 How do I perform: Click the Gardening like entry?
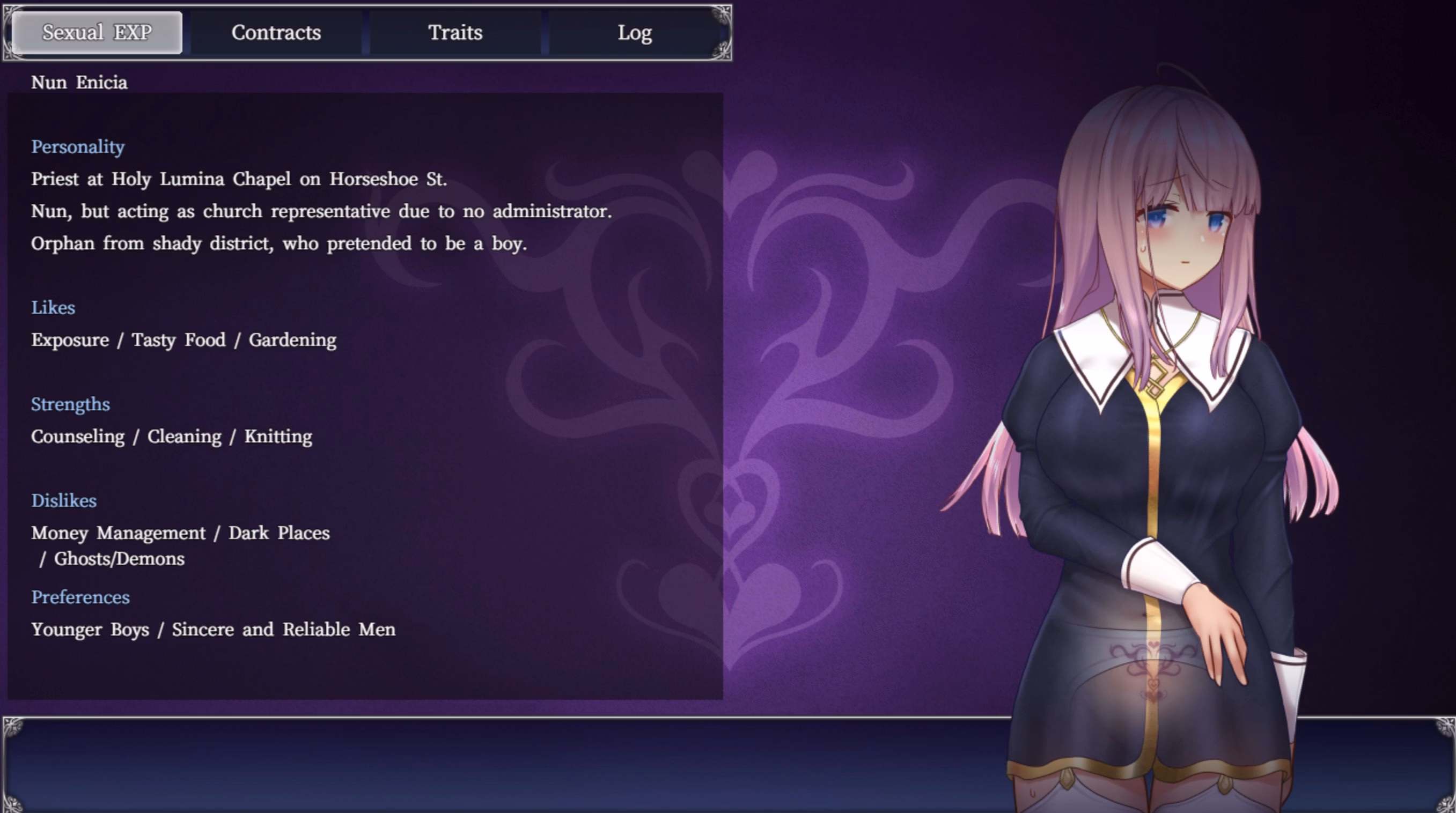pos(293,339)
